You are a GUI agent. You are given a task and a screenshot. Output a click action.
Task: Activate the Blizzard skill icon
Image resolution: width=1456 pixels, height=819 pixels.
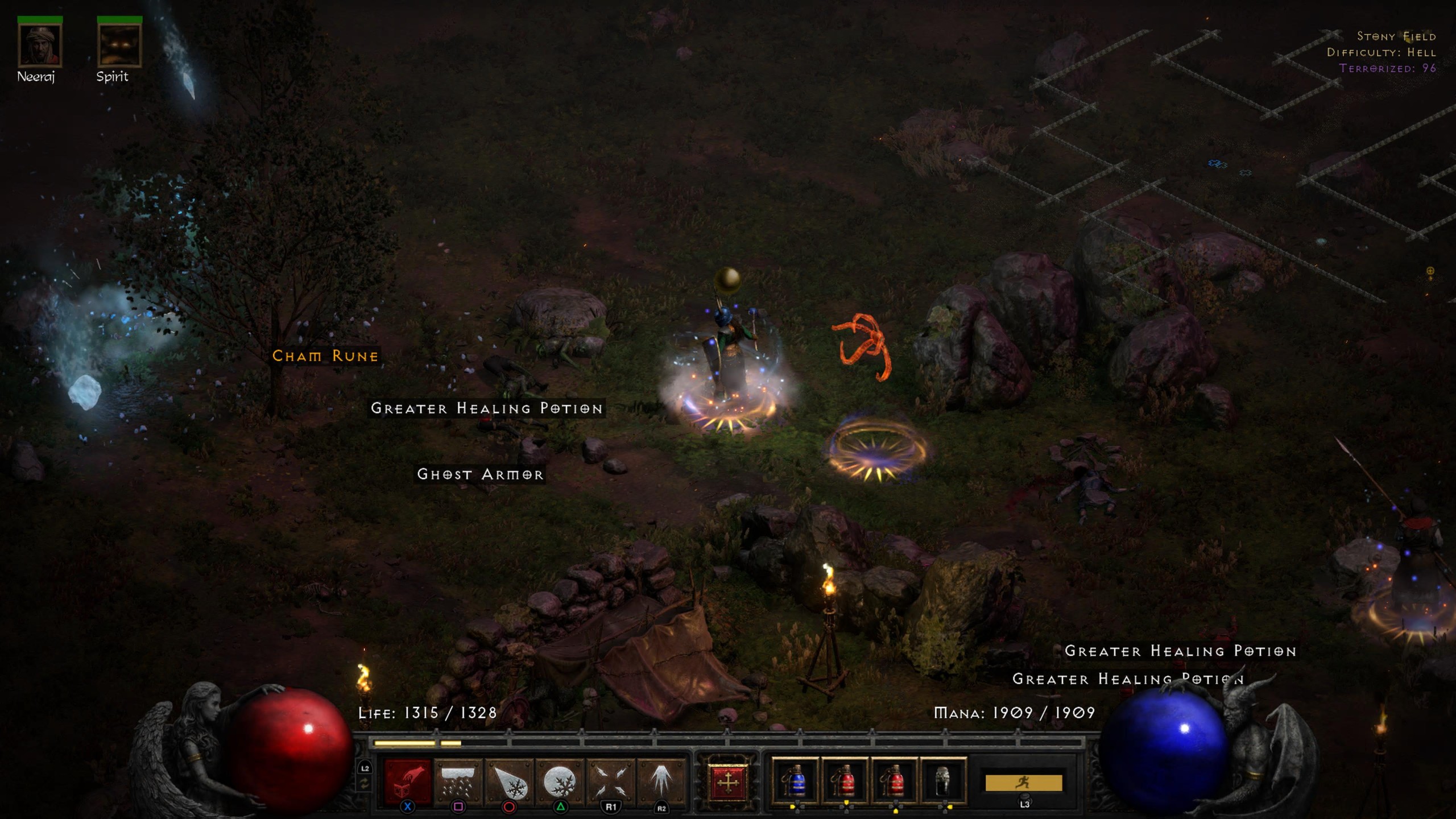[x=458, y=783]
